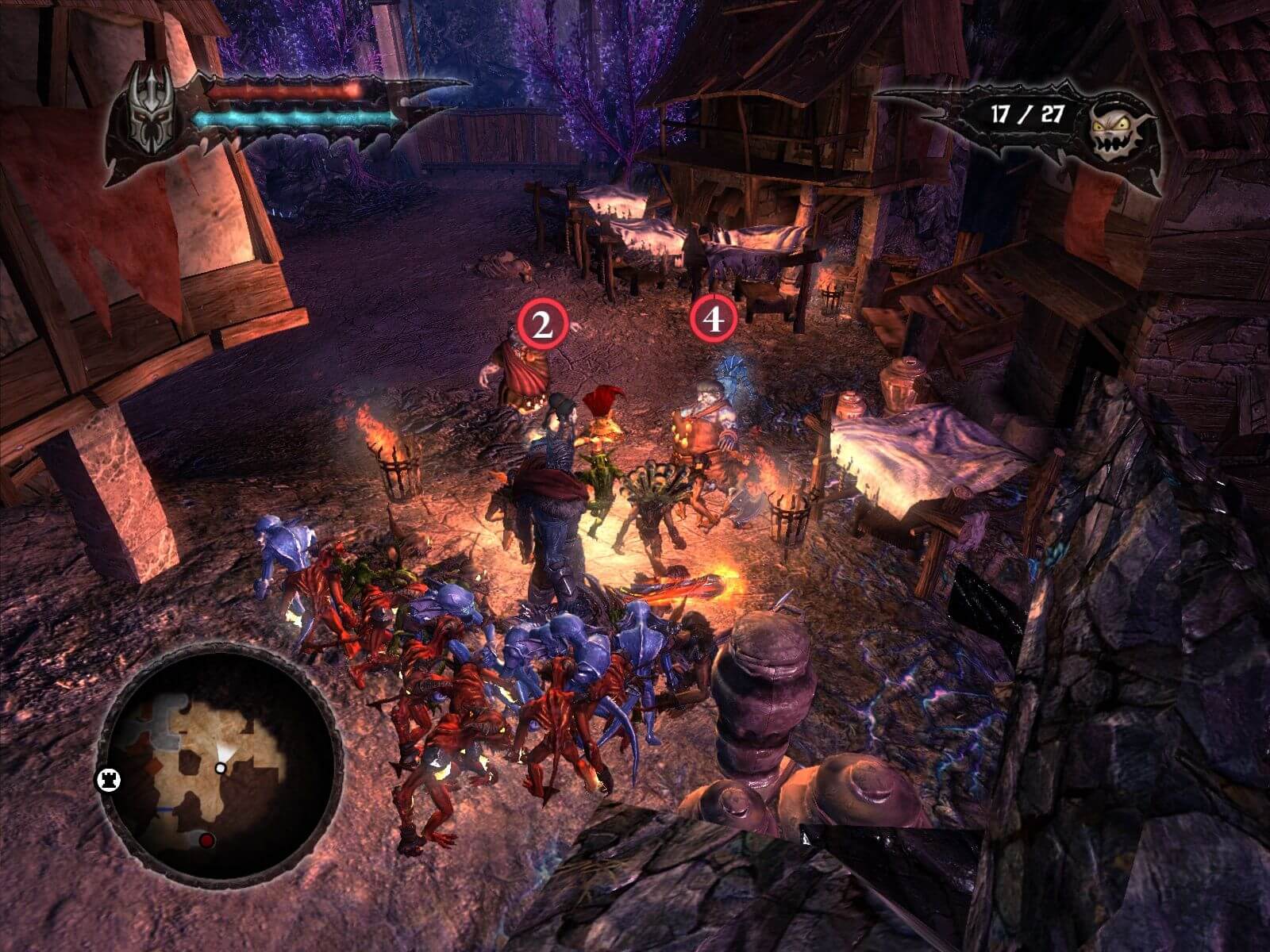Image resolution: width=1270 pixels, height=952 pixels.
Task: Click the white tower icon beside the minimap
Action: (107, 779)
